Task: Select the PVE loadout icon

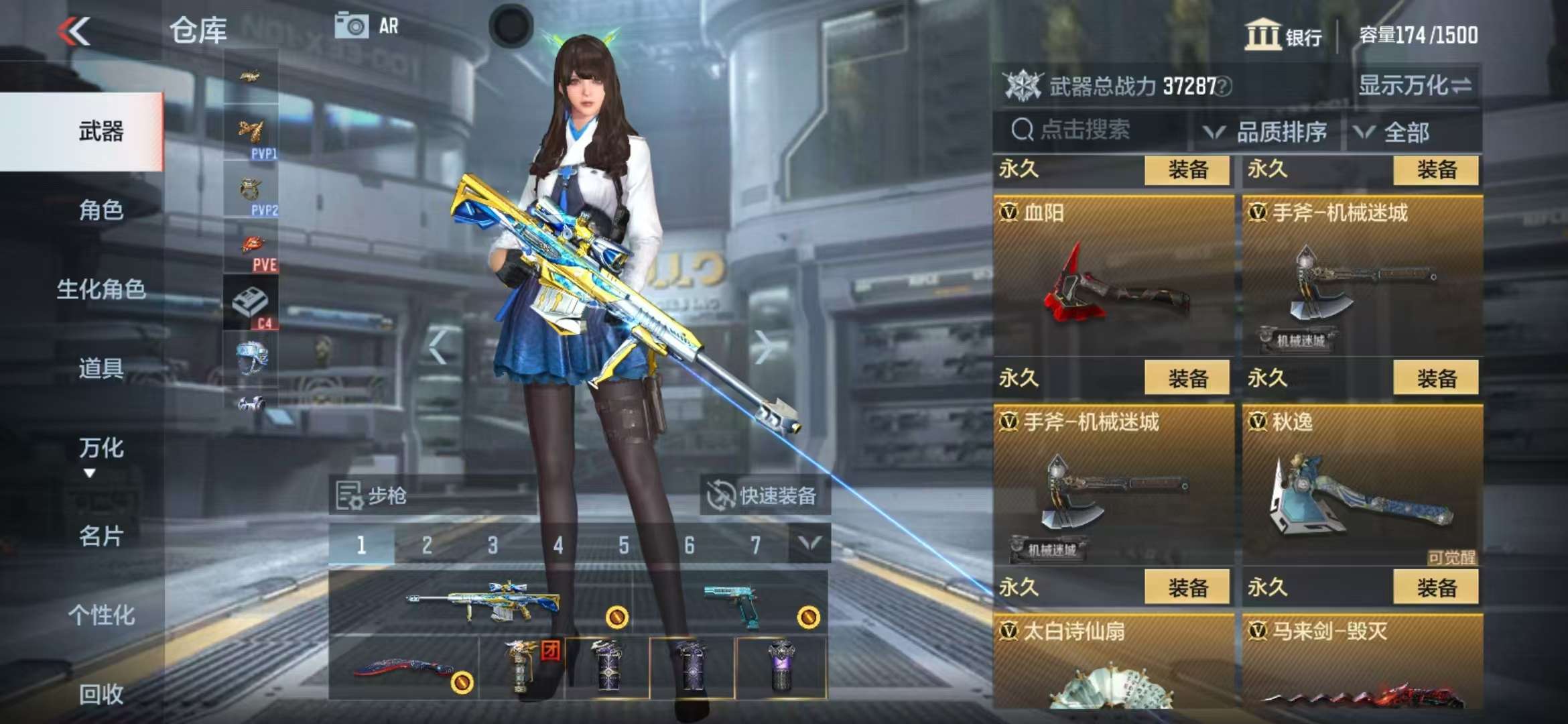Action: [x=252, y=251]
